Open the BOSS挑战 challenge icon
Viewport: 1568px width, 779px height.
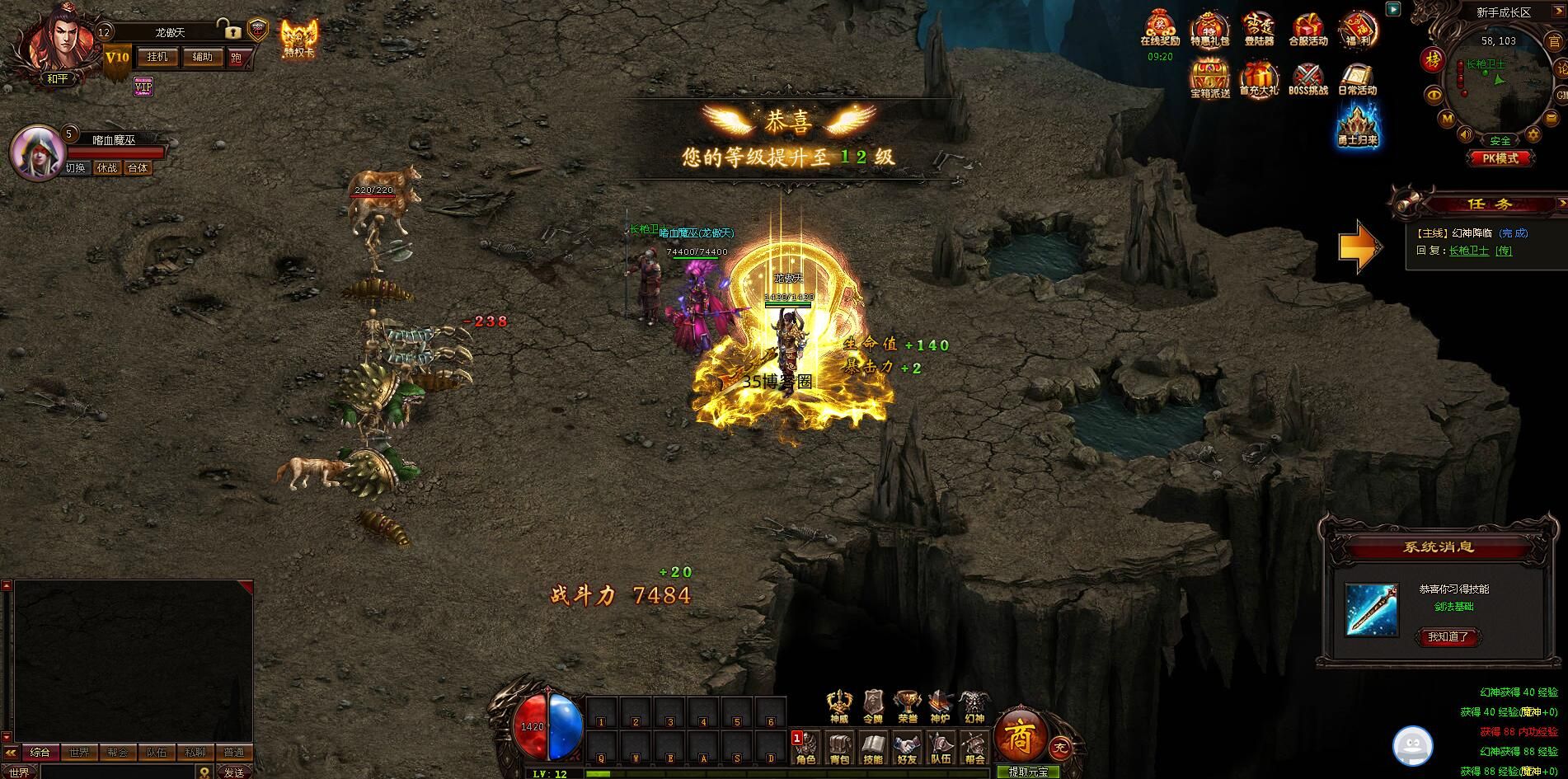pos(1308,79)
